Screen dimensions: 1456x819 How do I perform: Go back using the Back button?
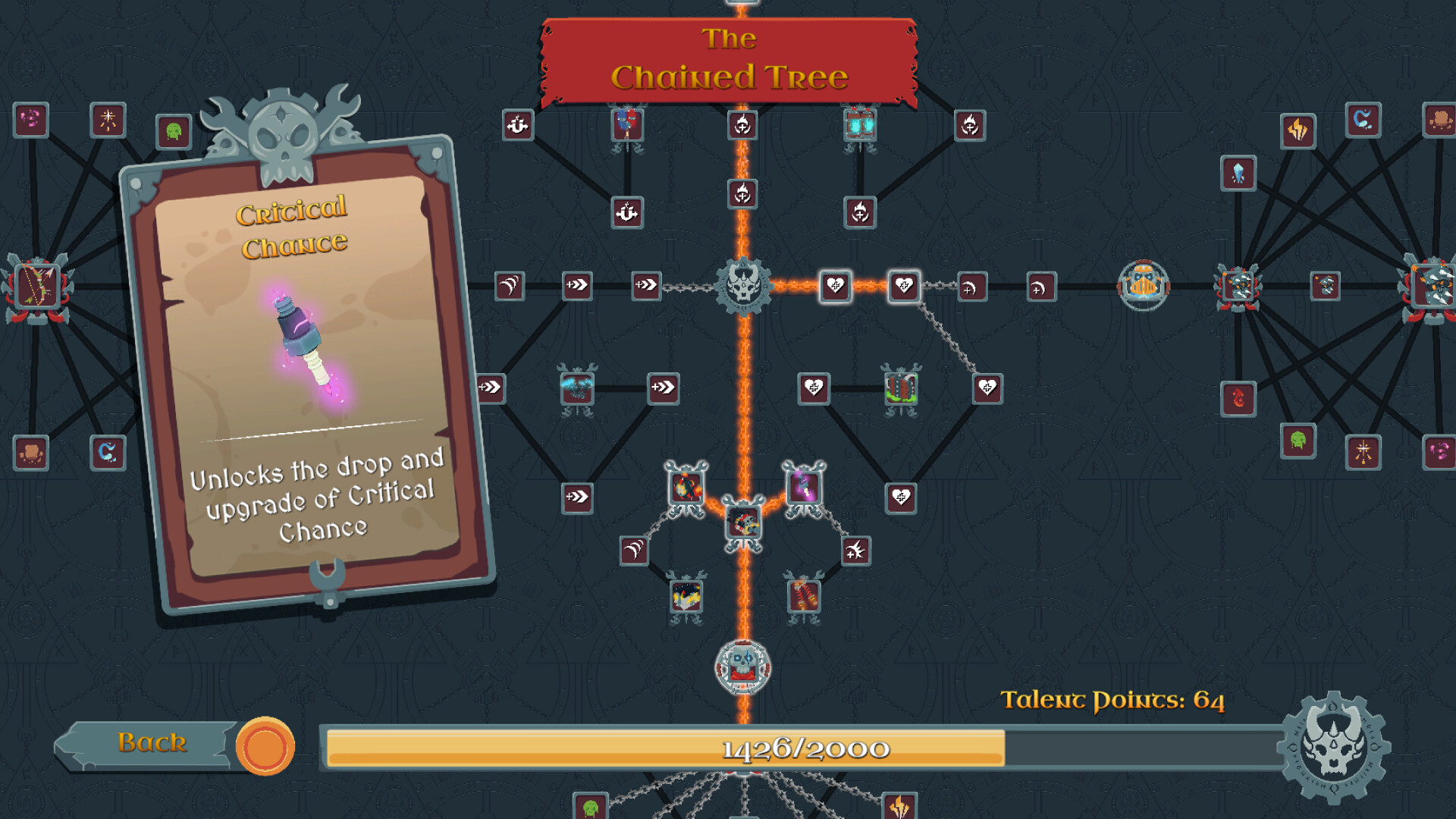[152, 743]
